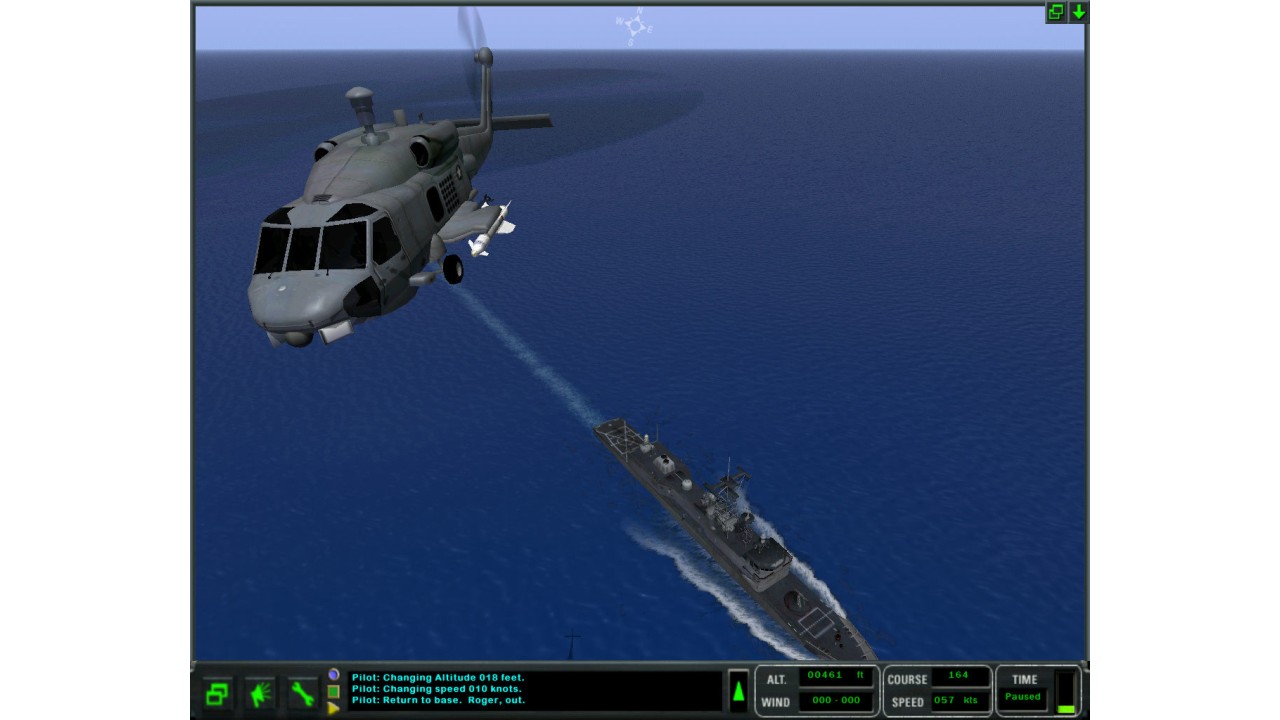
Task: Click the time compression slider
Action: click(1066, 692)
